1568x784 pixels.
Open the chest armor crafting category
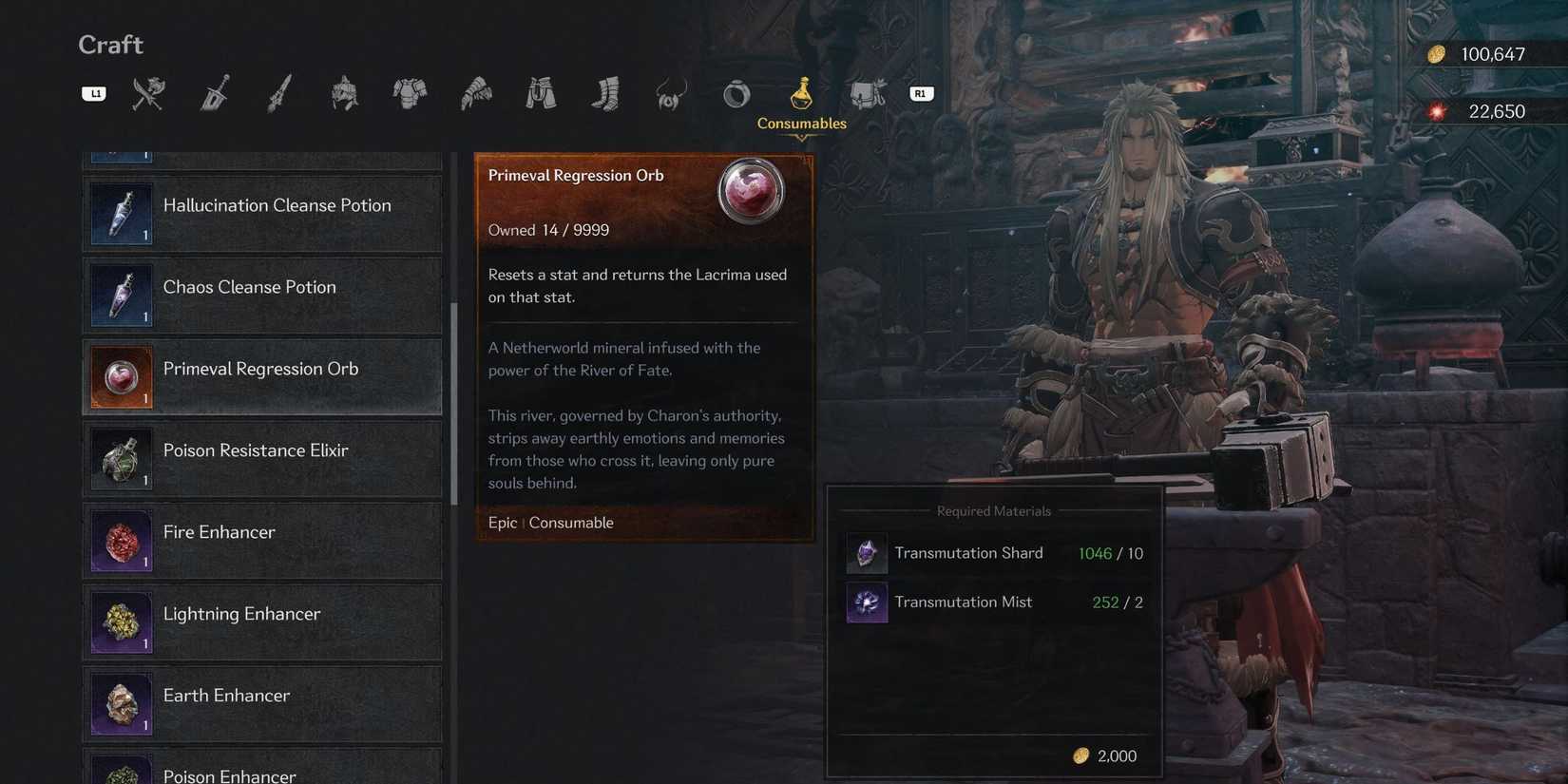click(410, 92)
